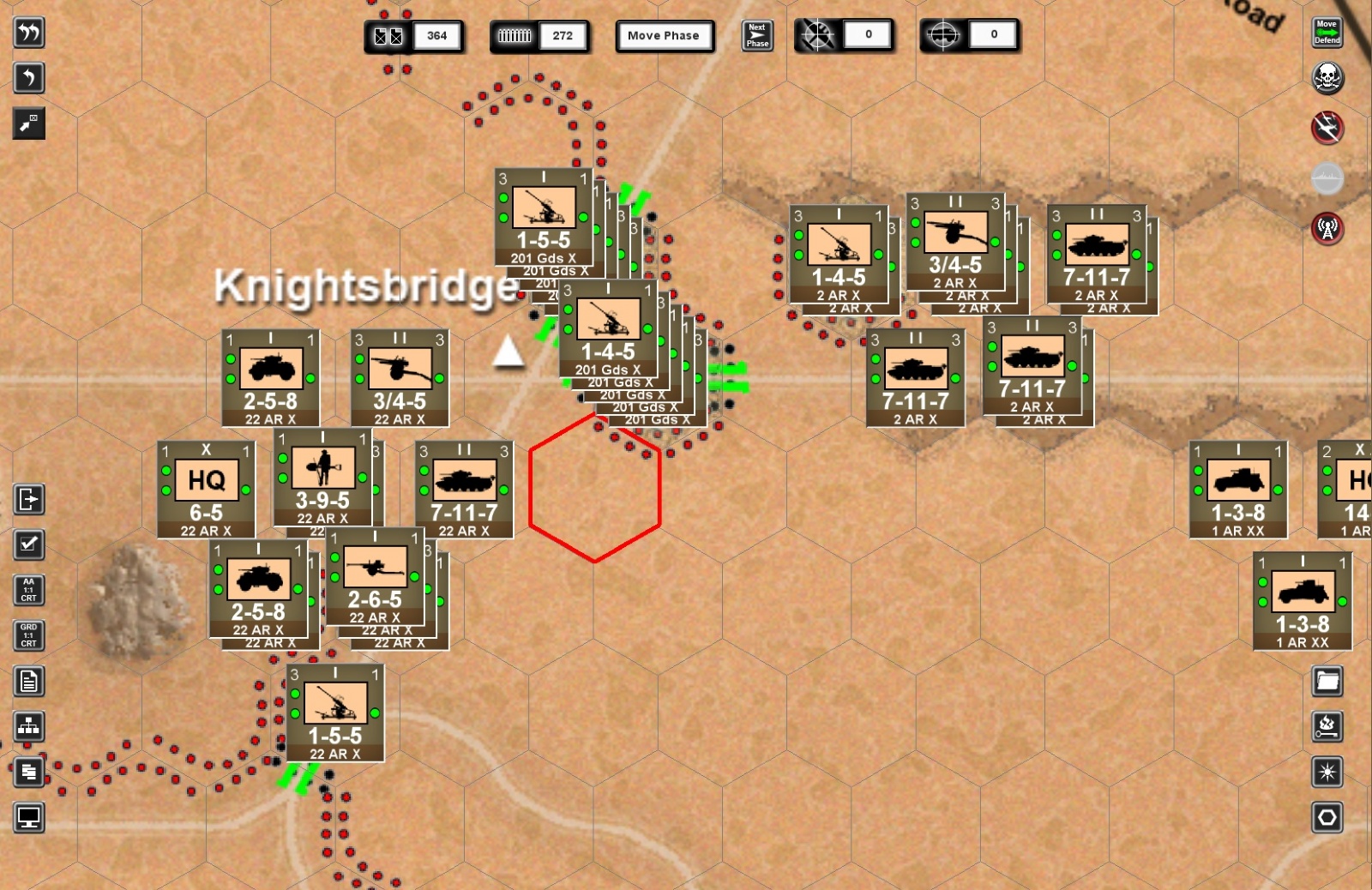Open the skull and crossbones casualties icon
The height and width of the screenshot is (890, 1372).
tap(1327, 78)
